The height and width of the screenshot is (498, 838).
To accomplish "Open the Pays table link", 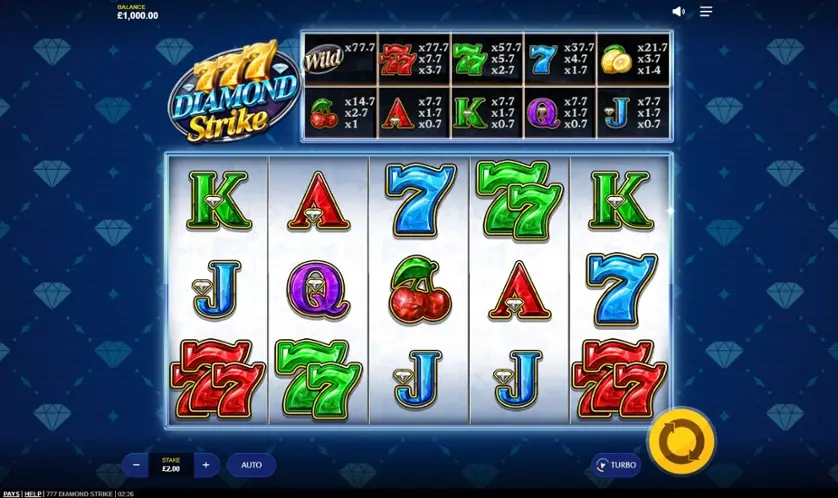I will coord(11,493).
